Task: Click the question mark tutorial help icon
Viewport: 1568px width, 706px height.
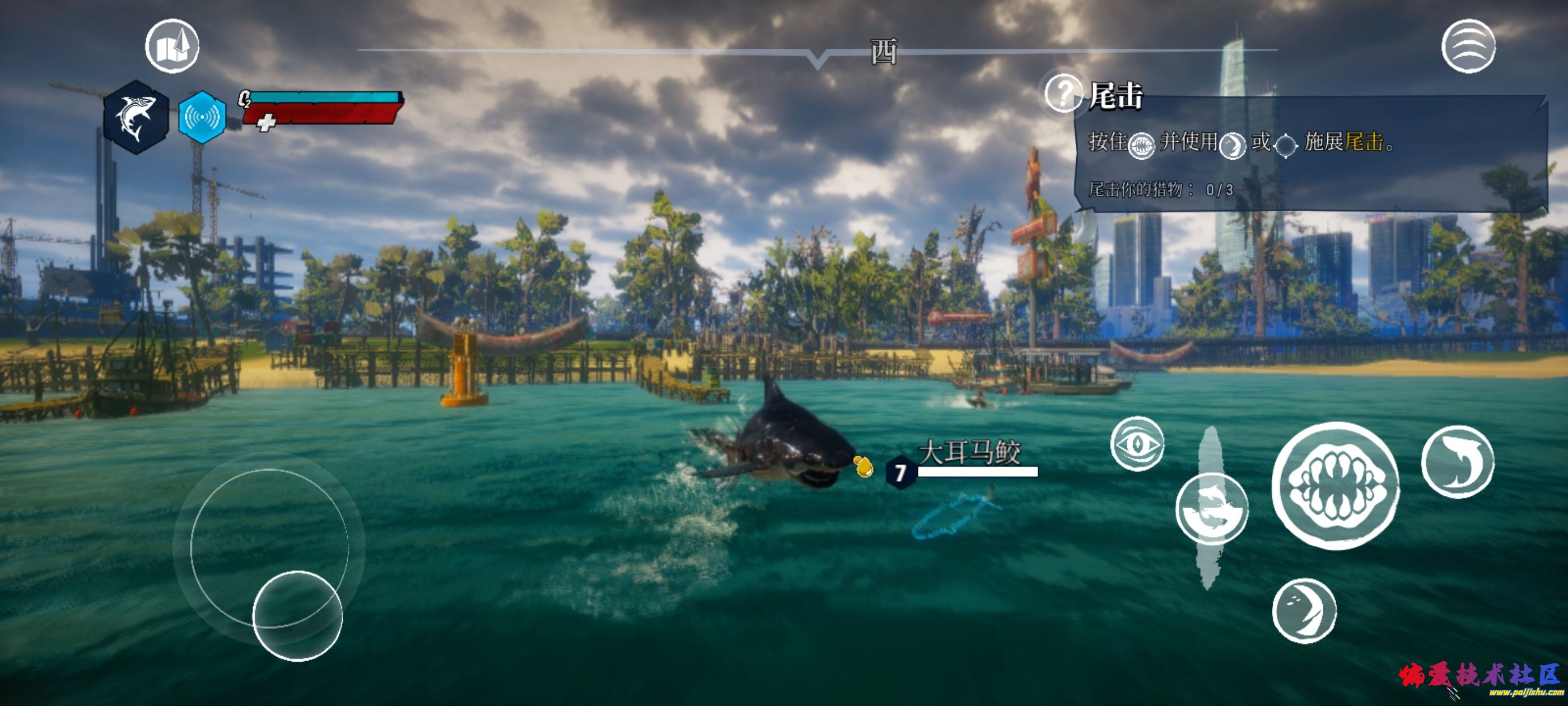Action: point(1063,93)
